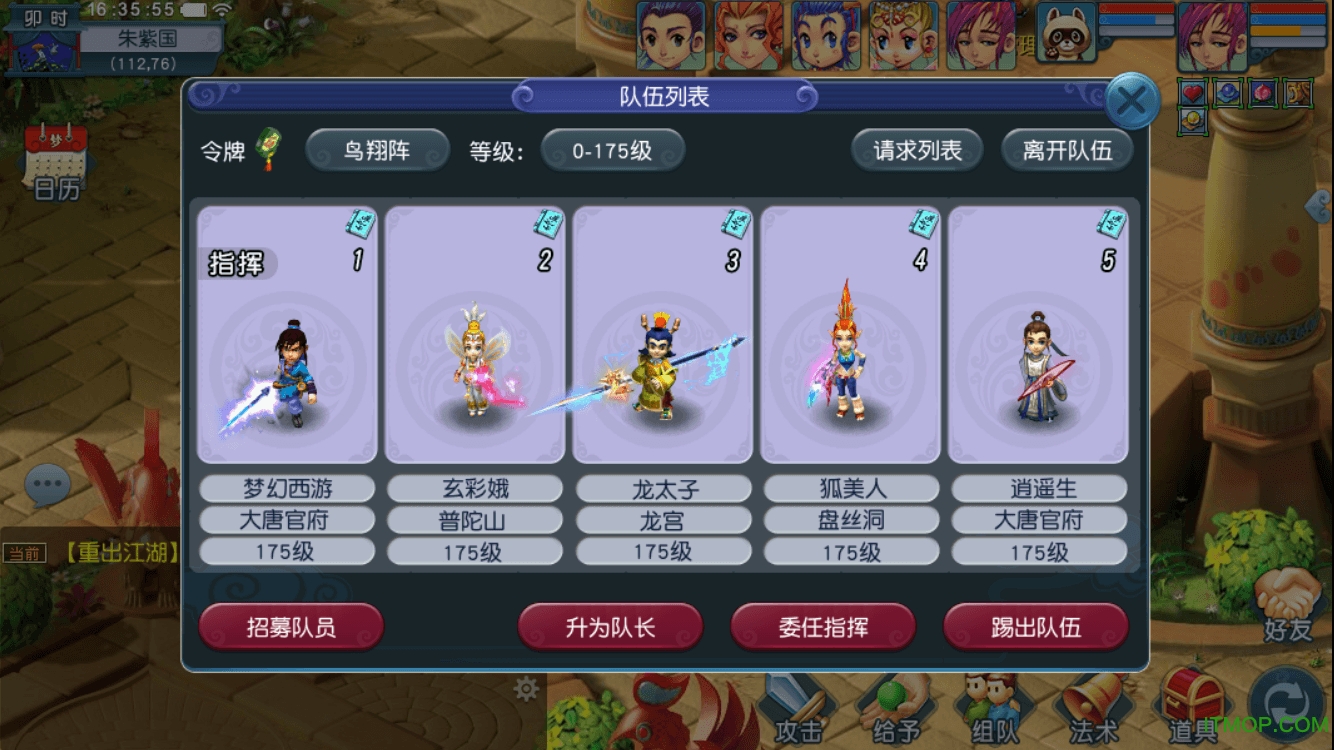Click the 请求列表 request list button

[x=916, y=148]
